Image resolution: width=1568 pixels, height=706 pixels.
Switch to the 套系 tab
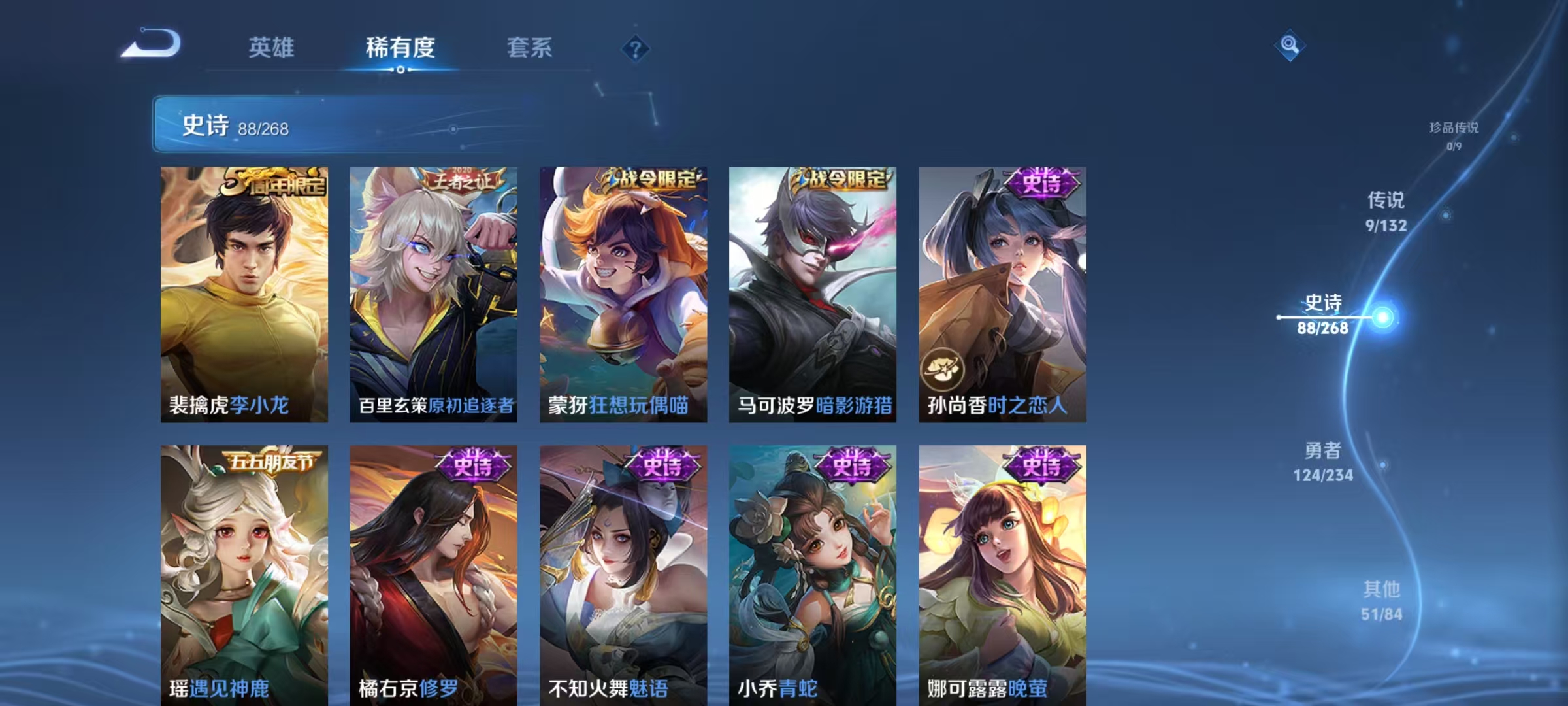tap(531, 48)
